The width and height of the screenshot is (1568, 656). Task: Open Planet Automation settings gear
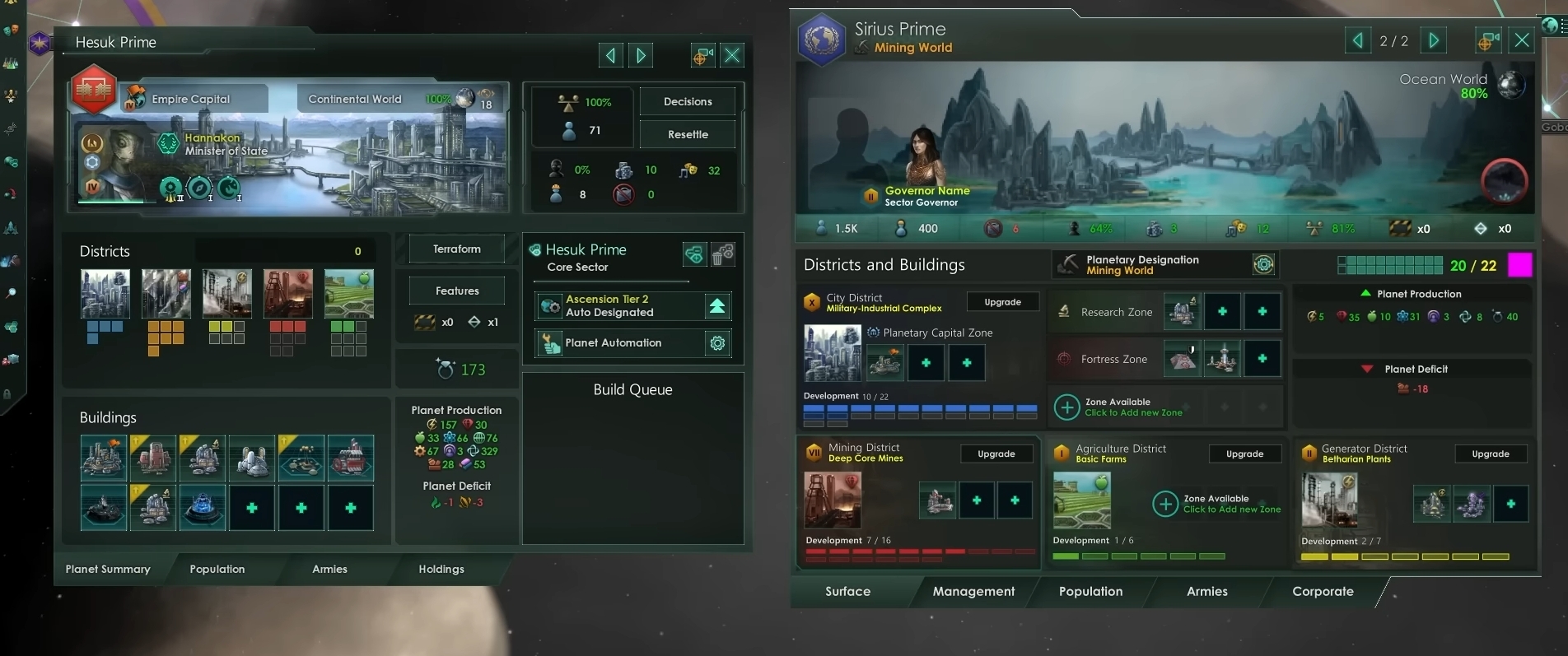coord(717,343)
